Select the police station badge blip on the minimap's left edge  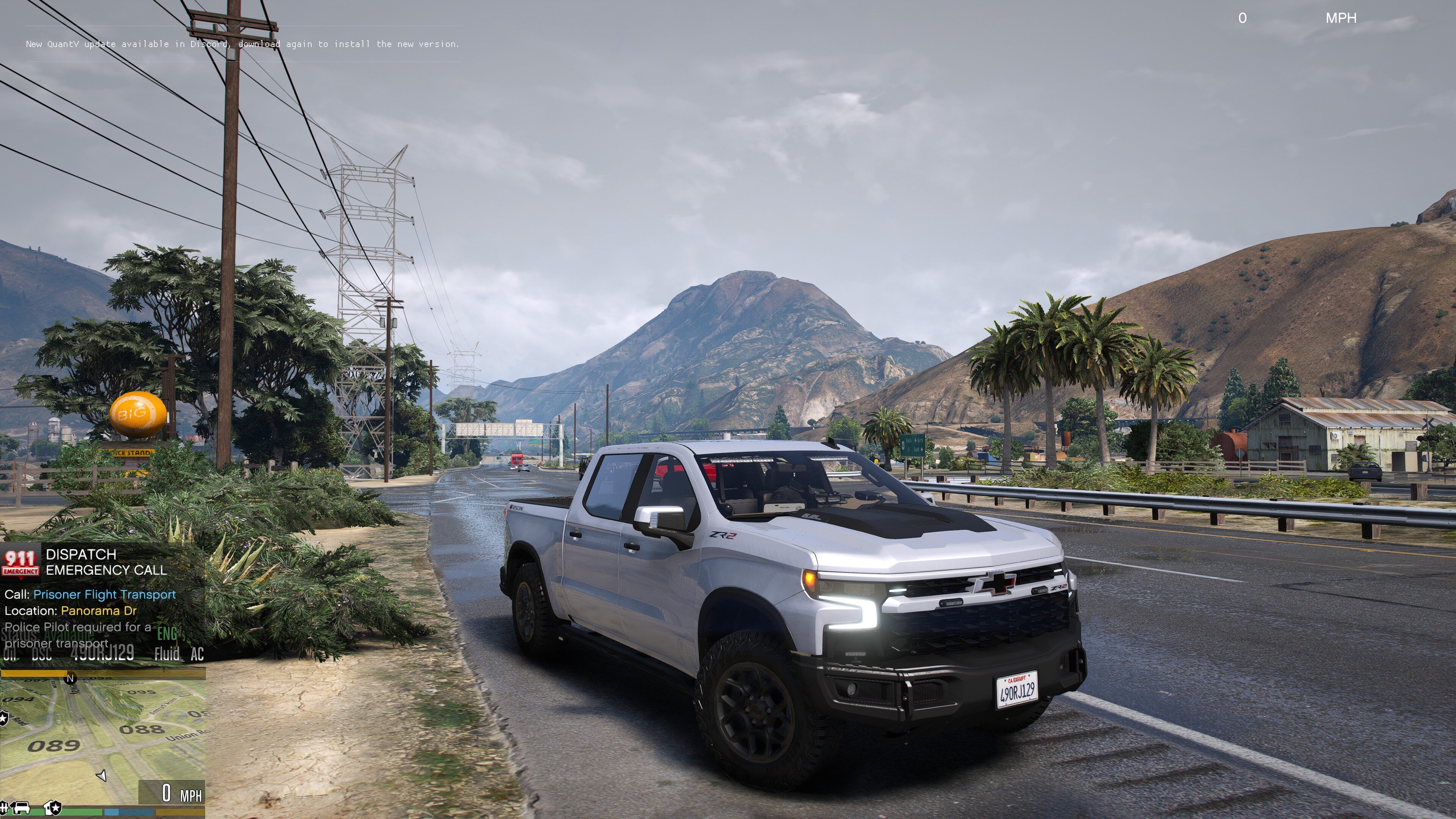pyautogui.click(x=3, y=719)
